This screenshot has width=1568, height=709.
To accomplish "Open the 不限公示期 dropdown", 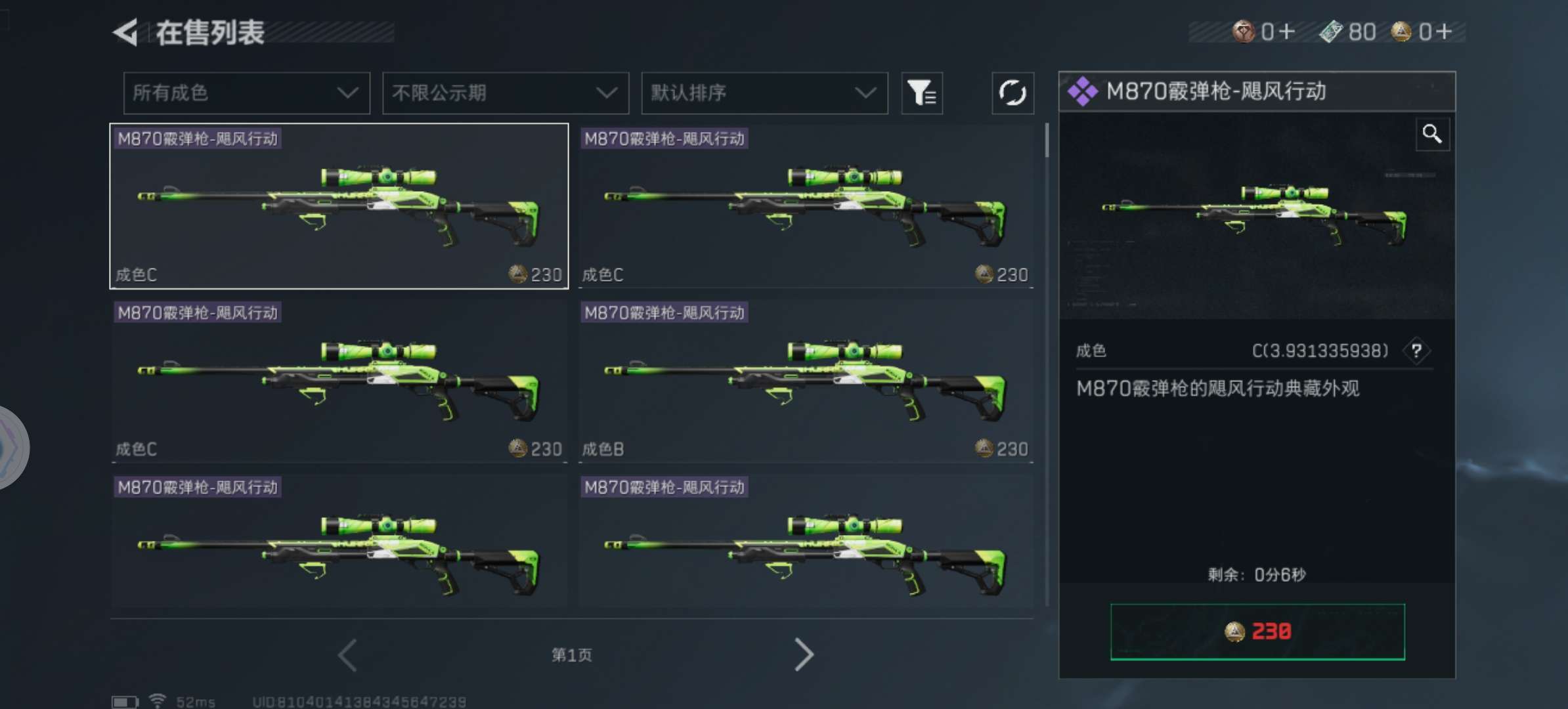I will (x=505, y=93).
